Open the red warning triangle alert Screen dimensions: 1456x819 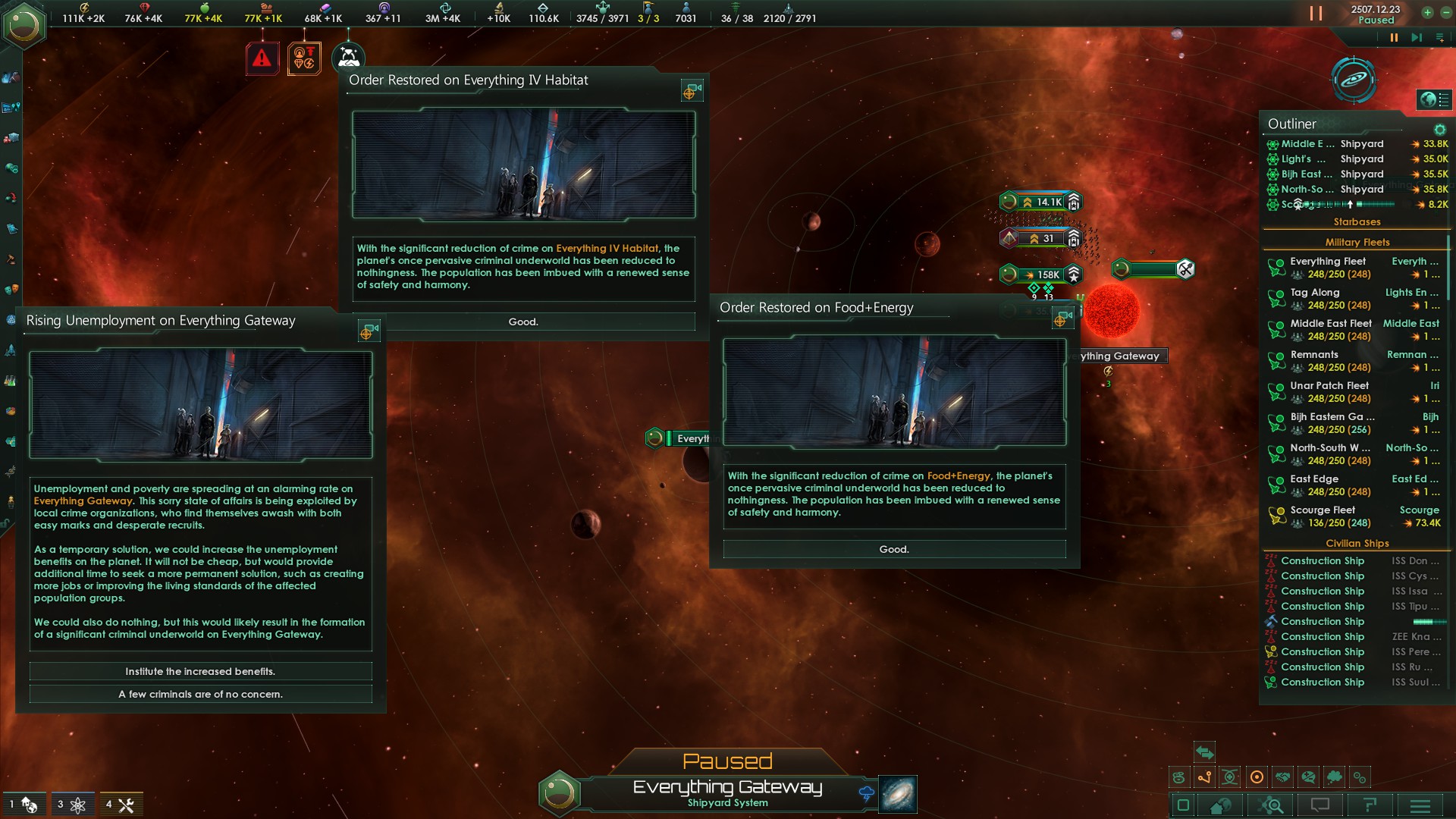[262, 58]
